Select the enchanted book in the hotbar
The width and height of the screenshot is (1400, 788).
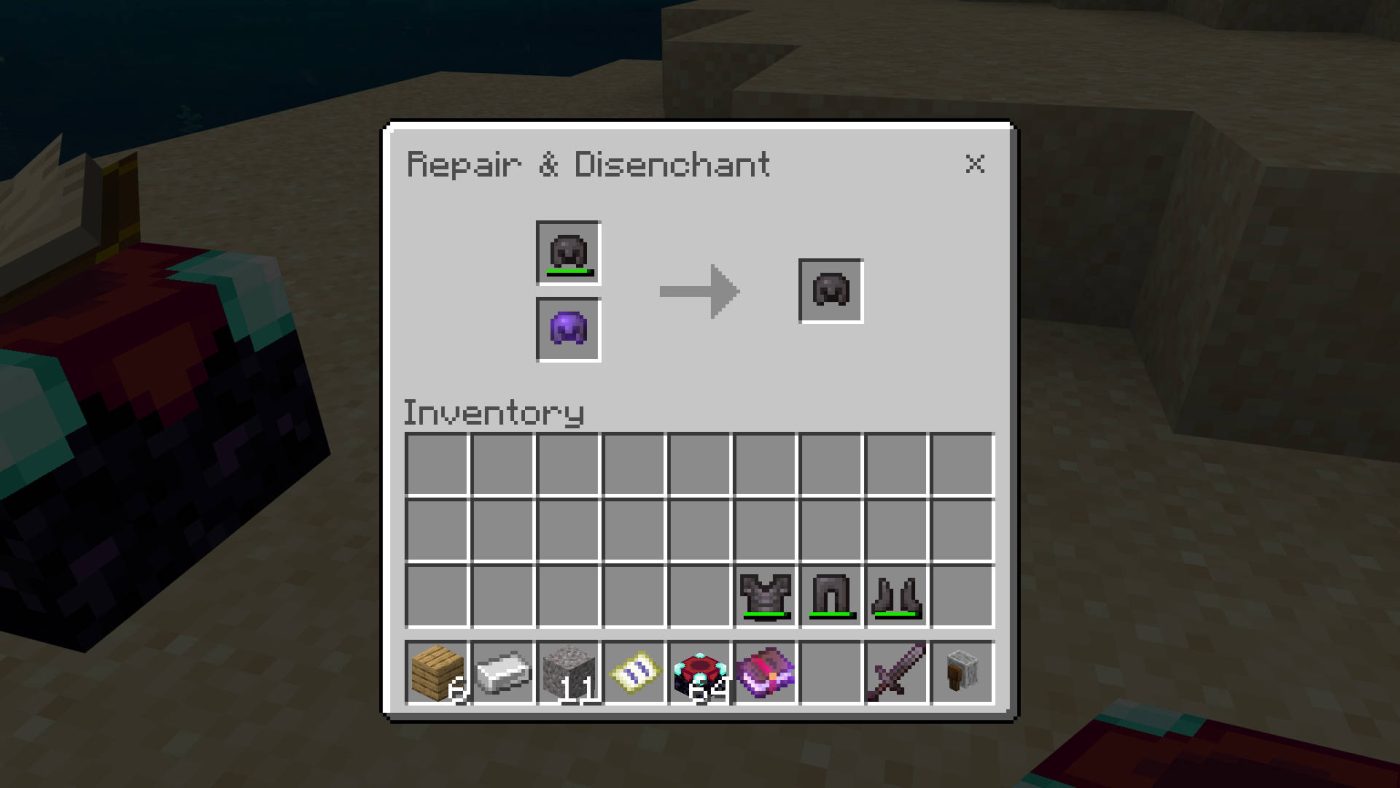[x=765, y=671]
